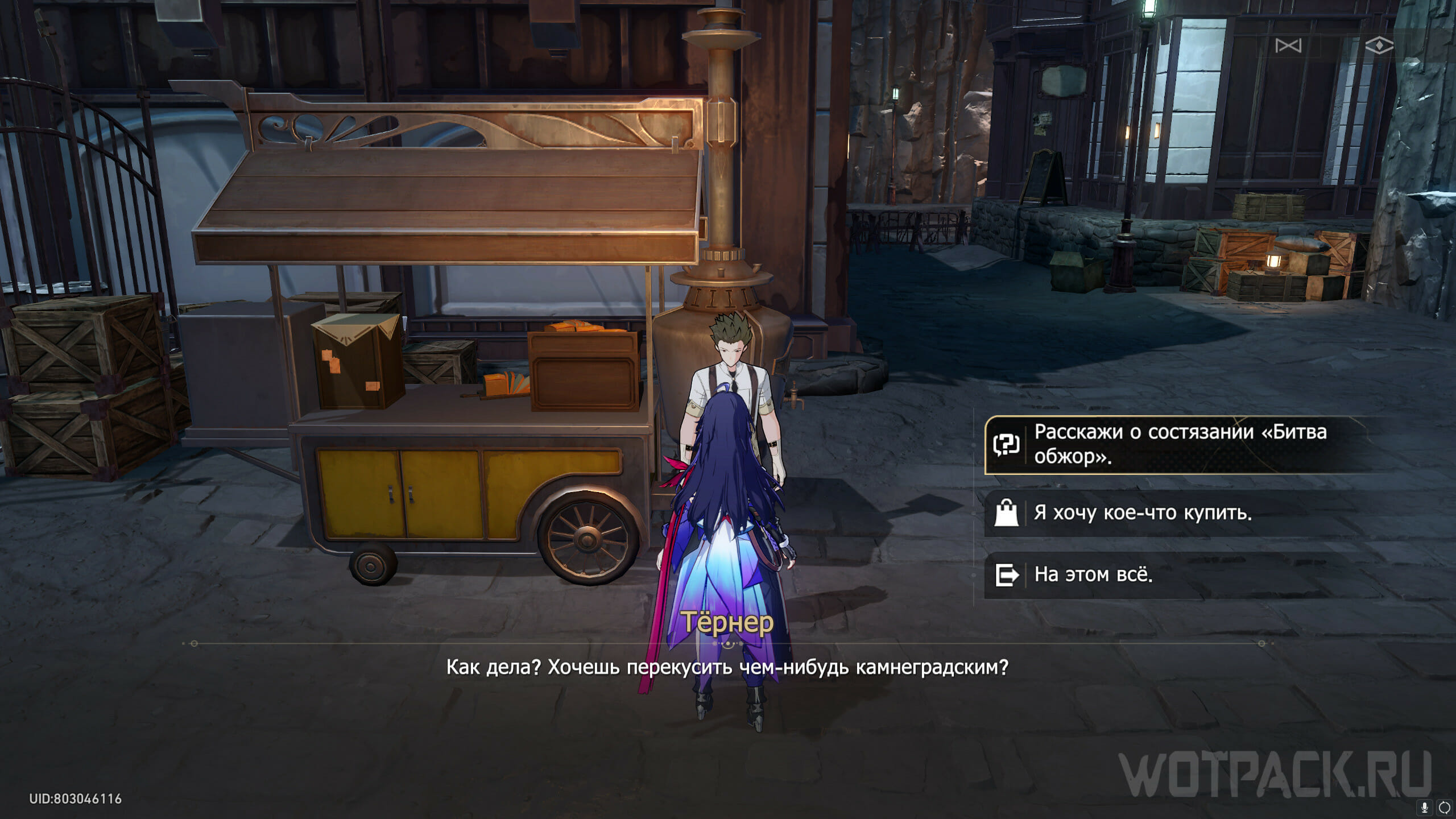The height and width of the screenshot is (819, 1456).
Task: Ask about the «Битва обжор» contest
Action: pos(1177,445)
